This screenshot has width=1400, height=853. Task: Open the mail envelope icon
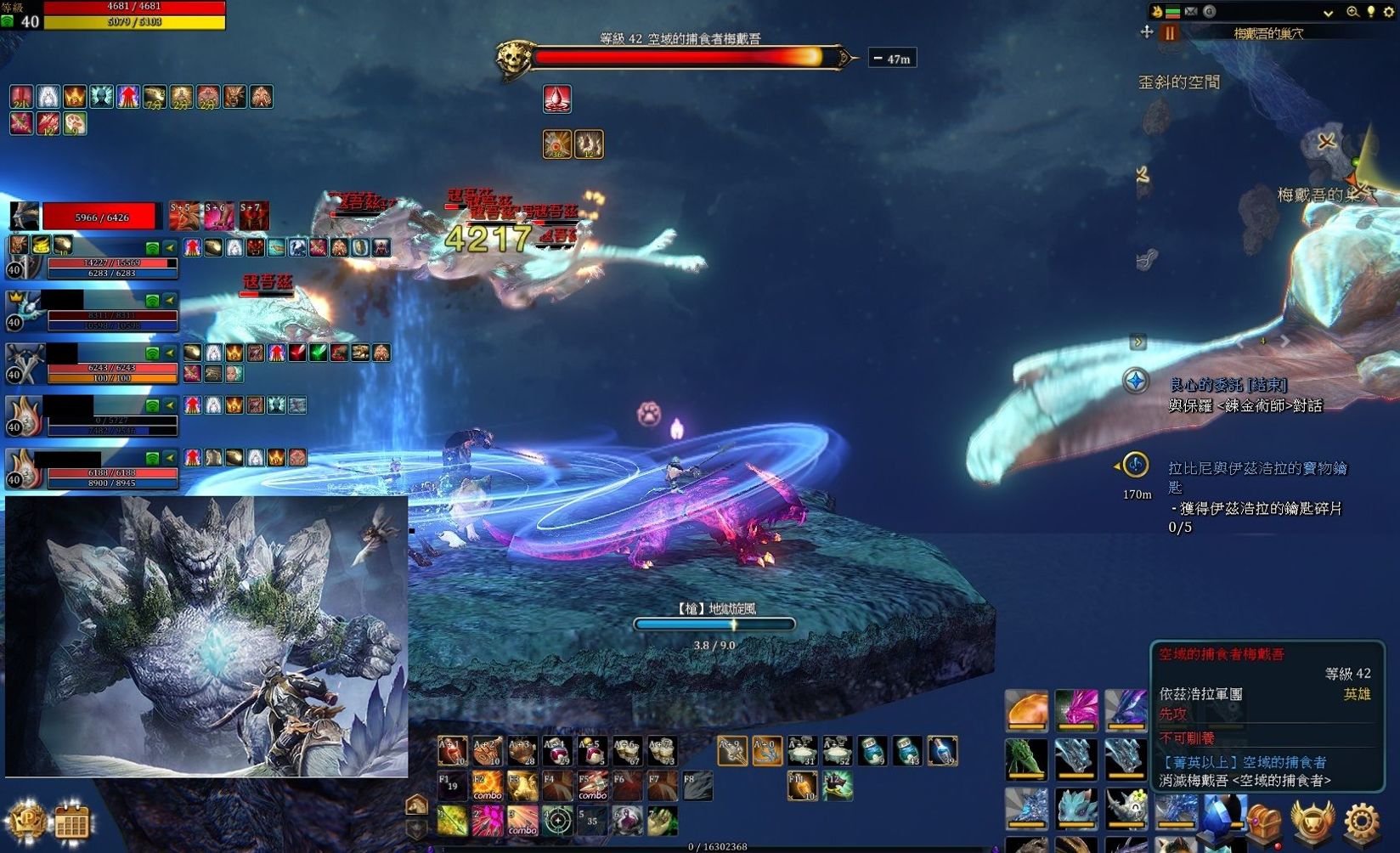(1191, 12)
